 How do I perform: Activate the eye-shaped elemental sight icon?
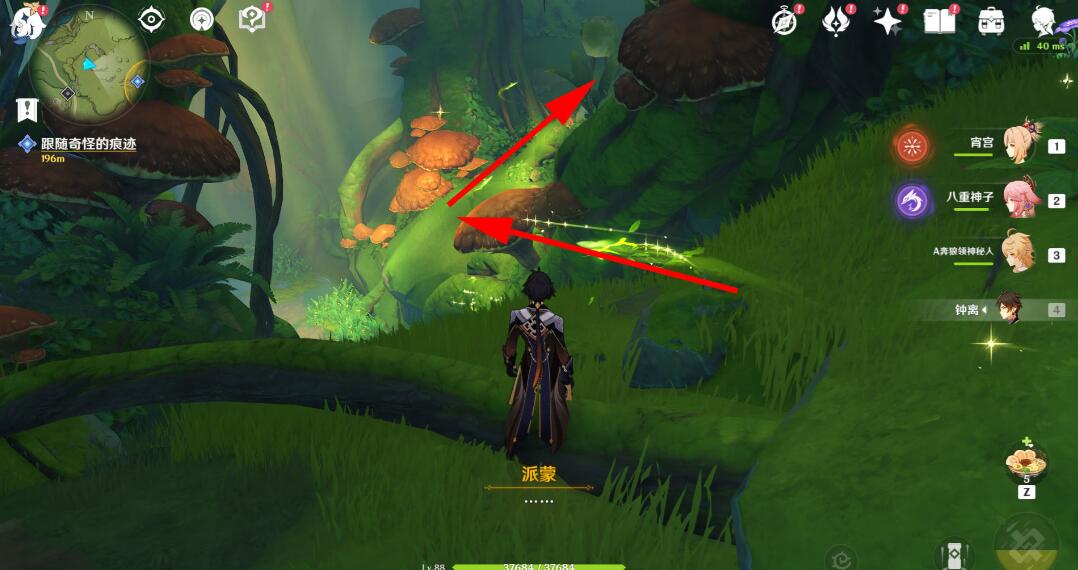point(151,19)
